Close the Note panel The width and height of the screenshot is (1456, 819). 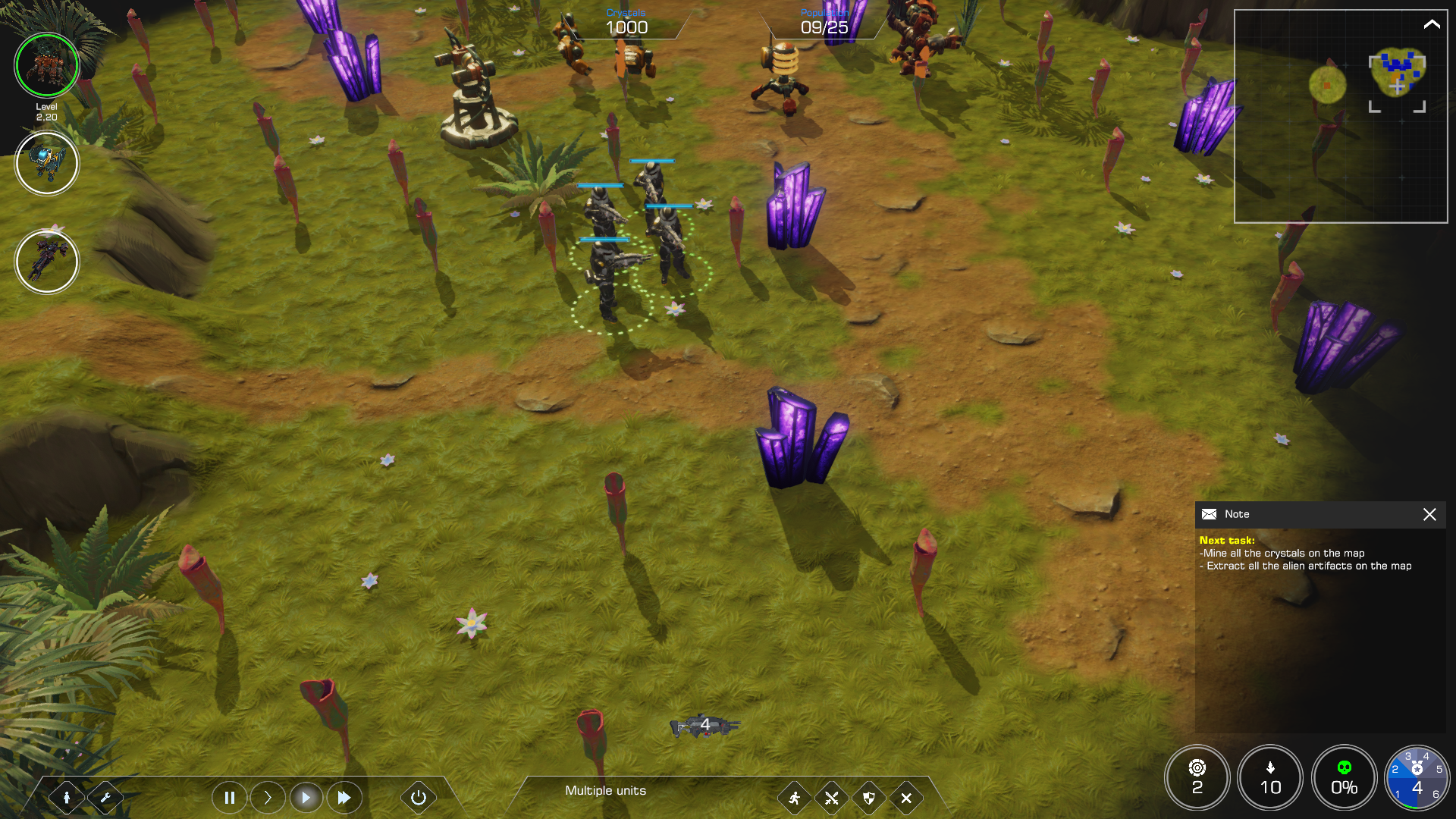(x=1429, y=514)
